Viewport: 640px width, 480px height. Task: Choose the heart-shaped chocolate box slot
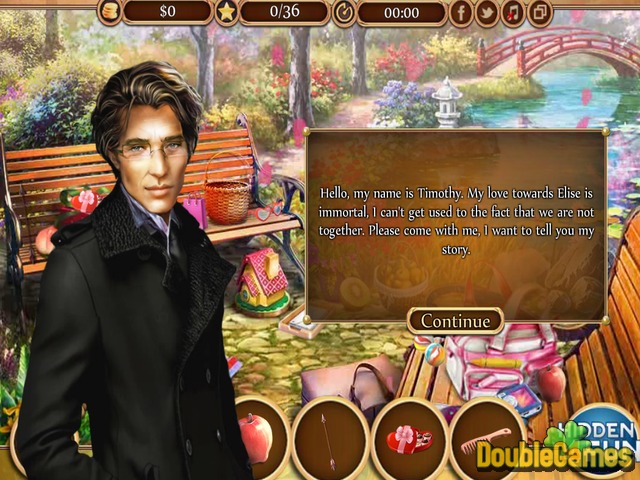pyautogui.click(x=409, y=436)
